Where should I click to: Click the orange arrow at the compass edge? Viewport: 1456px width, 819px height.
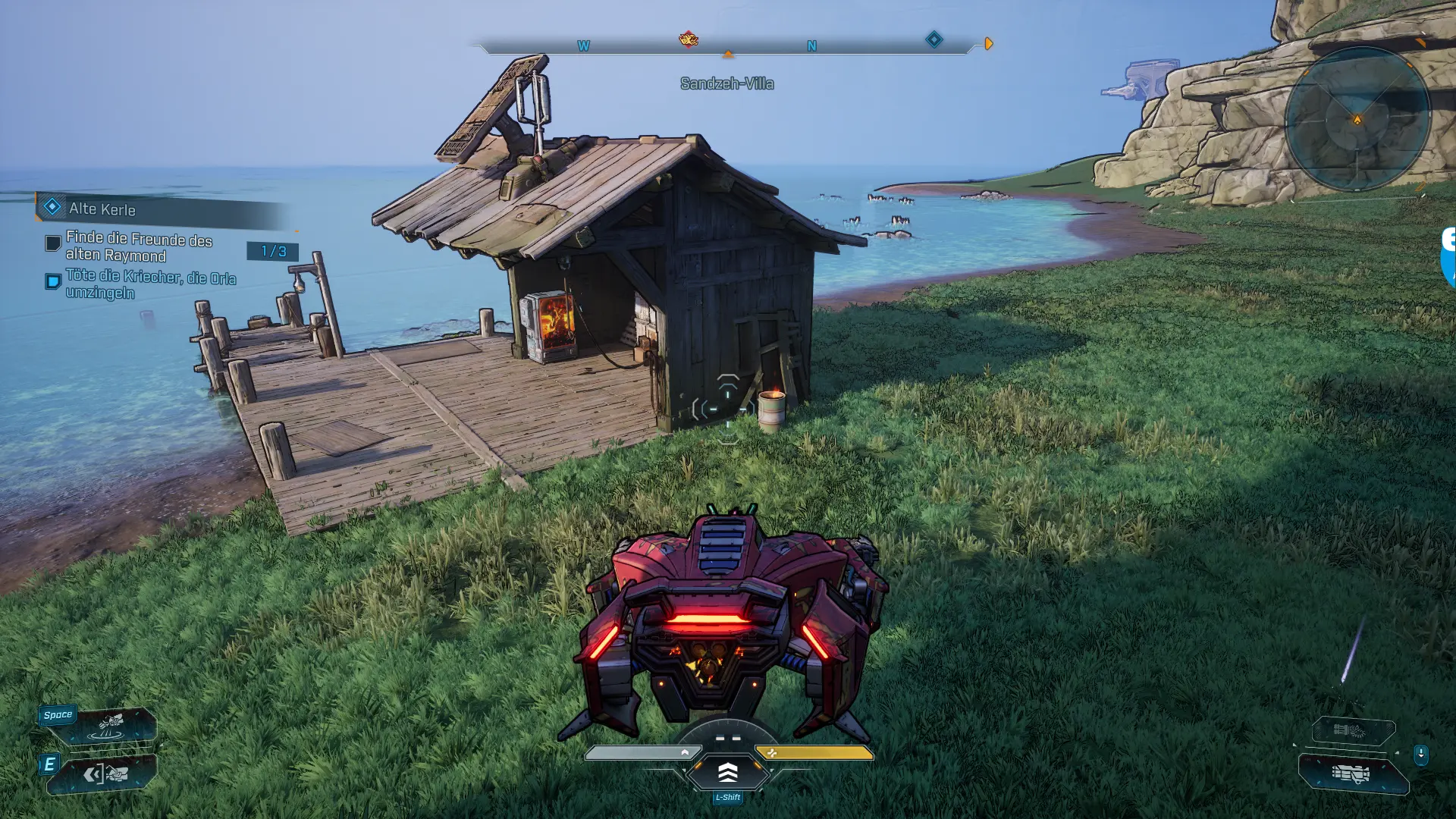tap(988, 44)
